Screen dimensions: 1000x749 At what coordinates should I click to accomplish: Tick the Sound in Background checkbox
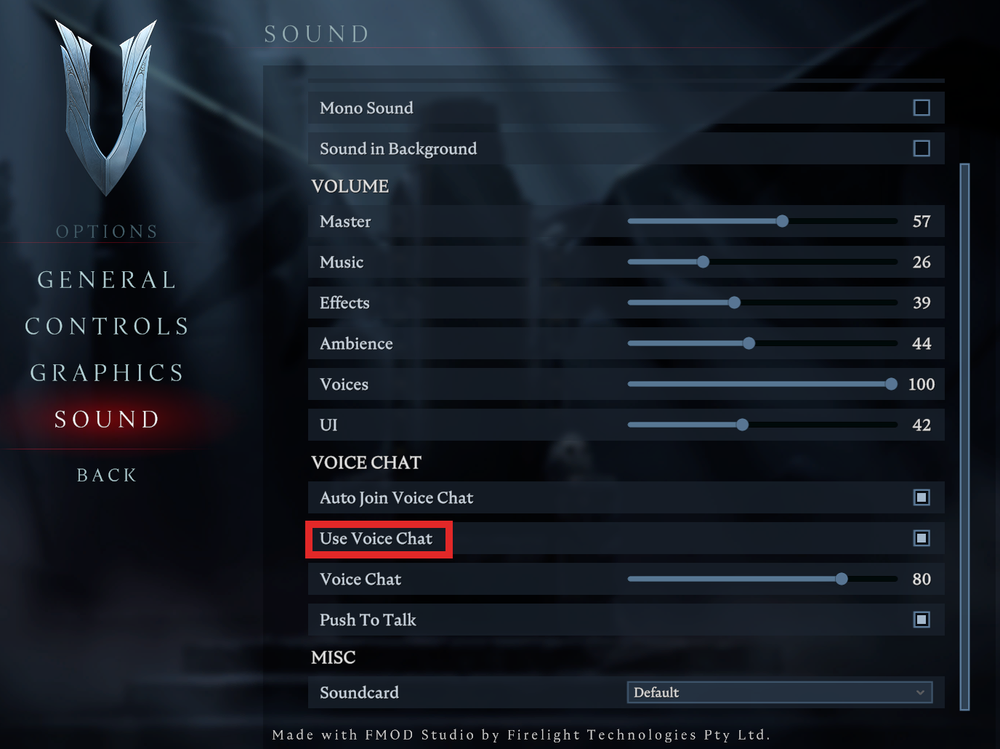point(921,149)
